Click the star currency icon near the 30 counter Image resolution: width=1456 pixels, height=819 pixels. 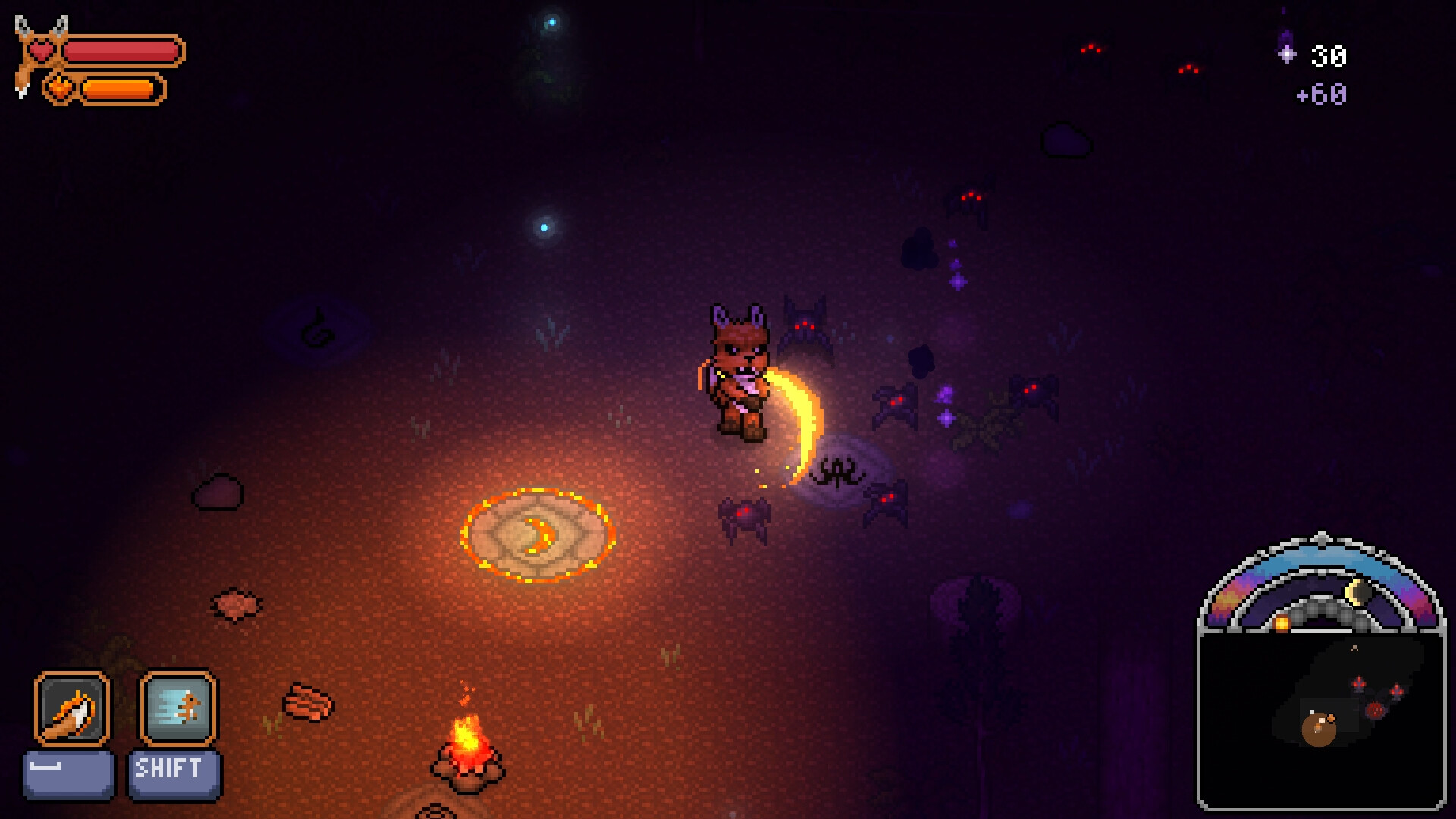coord(1285,55)
